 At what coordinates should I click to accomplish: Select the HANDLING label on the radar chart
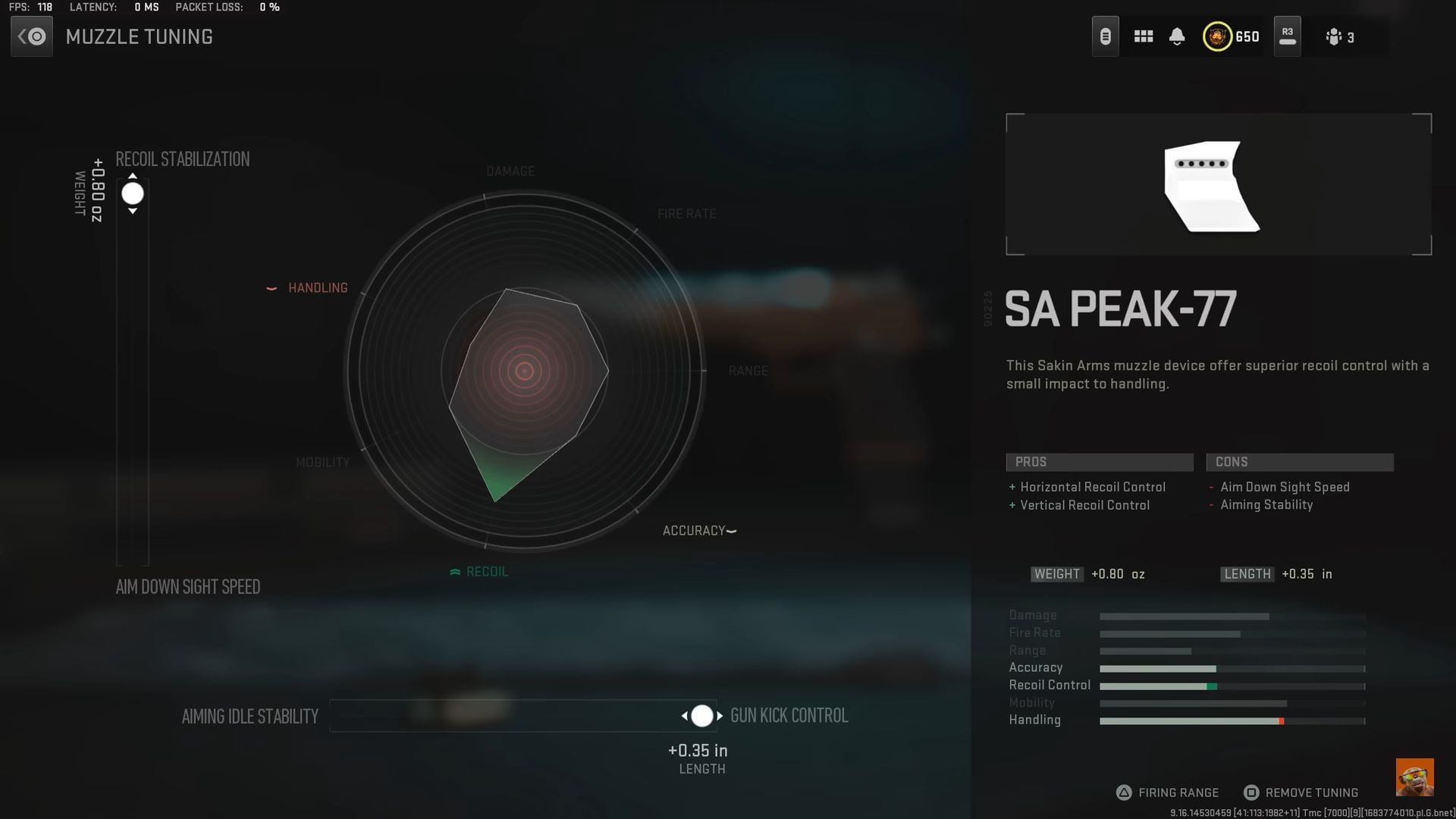[x=318, y=287]
